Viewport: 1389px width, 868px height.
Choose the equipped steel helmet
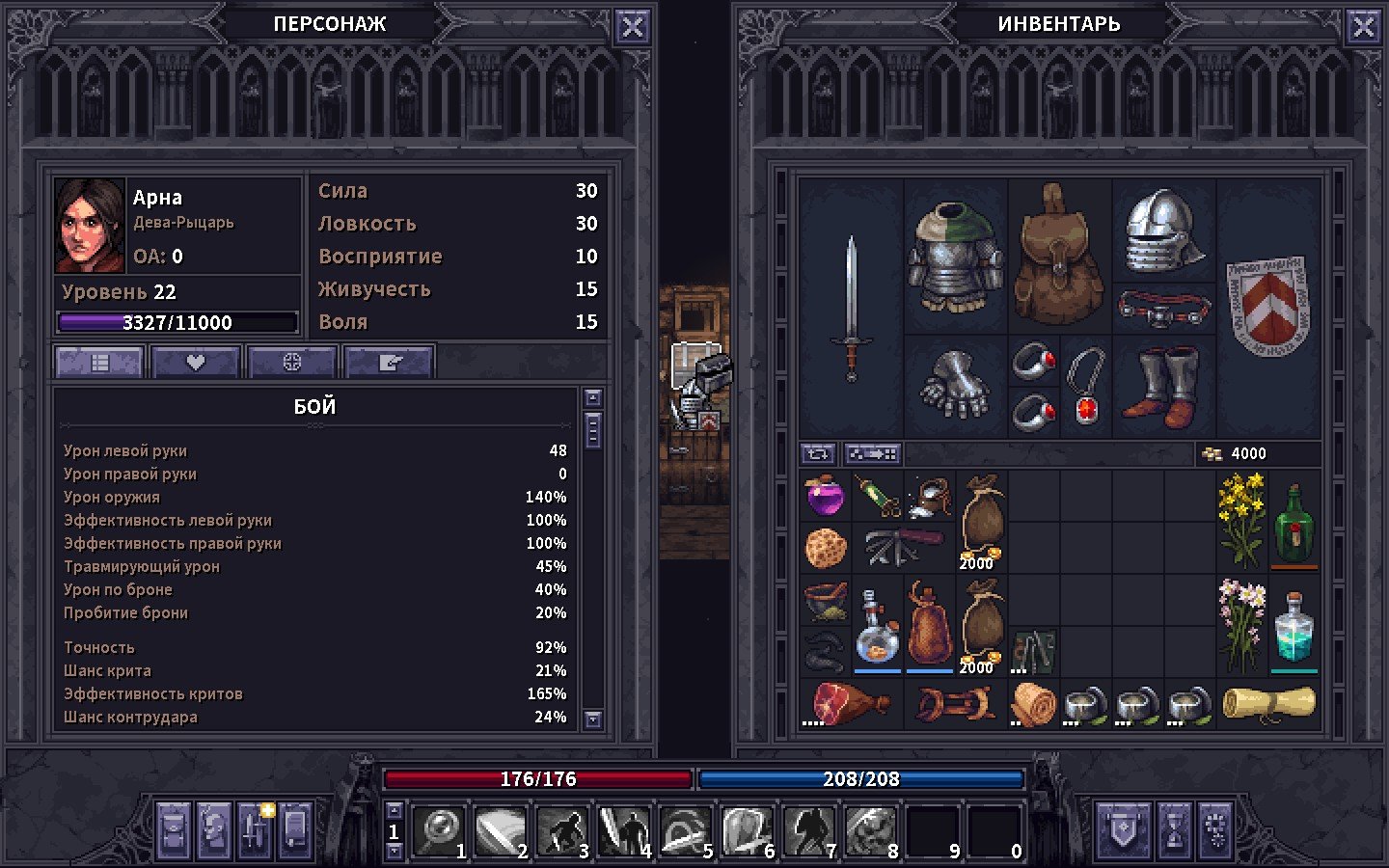pyautogui.click(x=1163, y=231)
